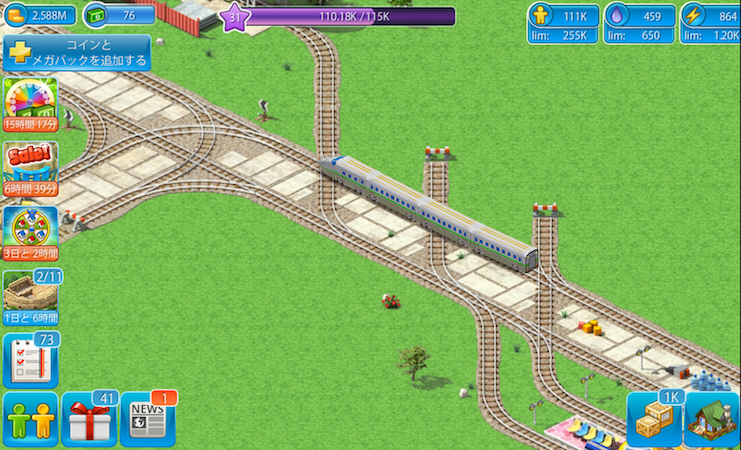Tap the megabucks balance showing 76

pos(118,15)
